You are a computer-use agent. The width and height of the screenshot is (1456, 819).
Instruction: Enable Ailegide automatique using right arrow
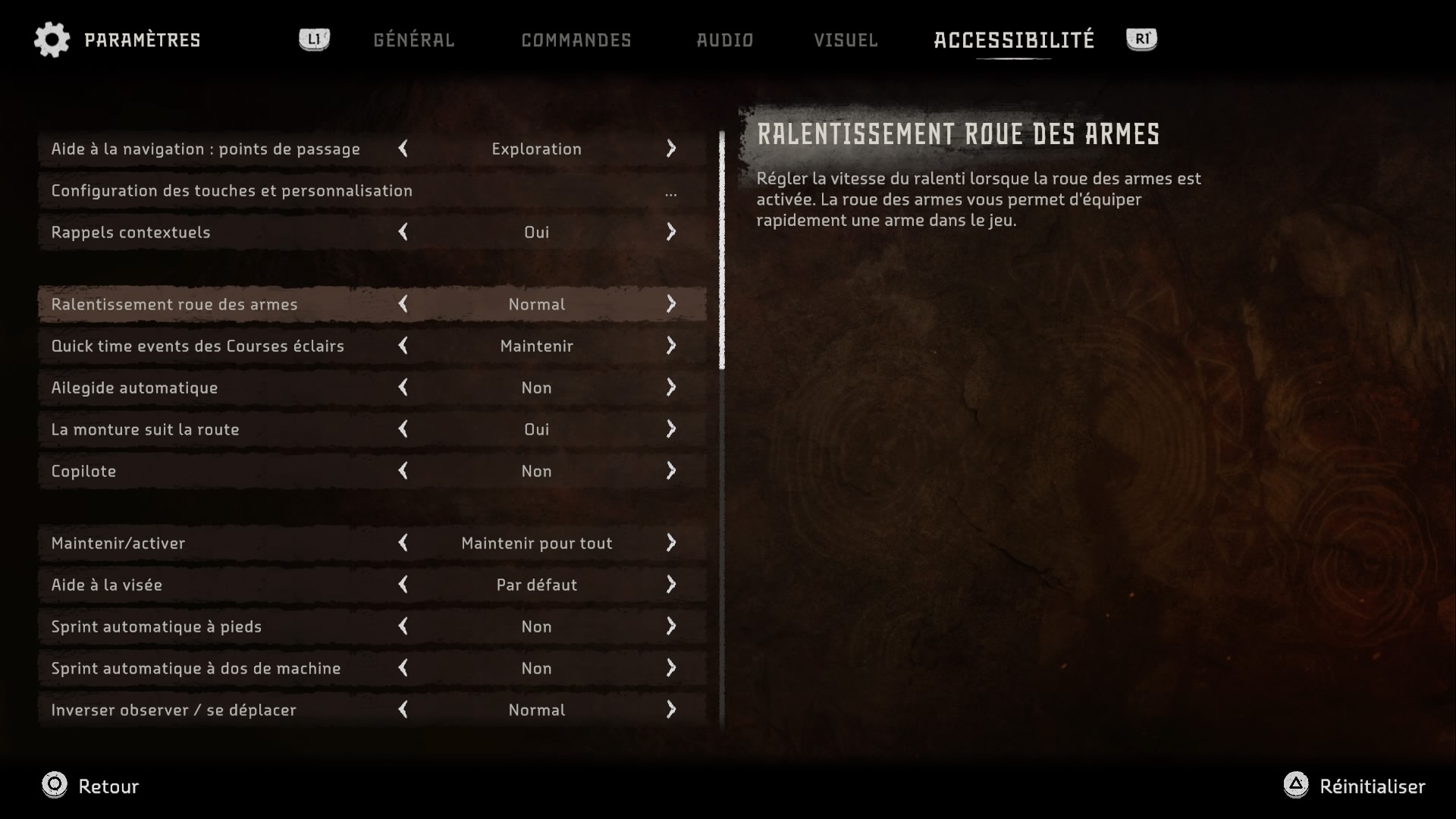pos(671,388)
